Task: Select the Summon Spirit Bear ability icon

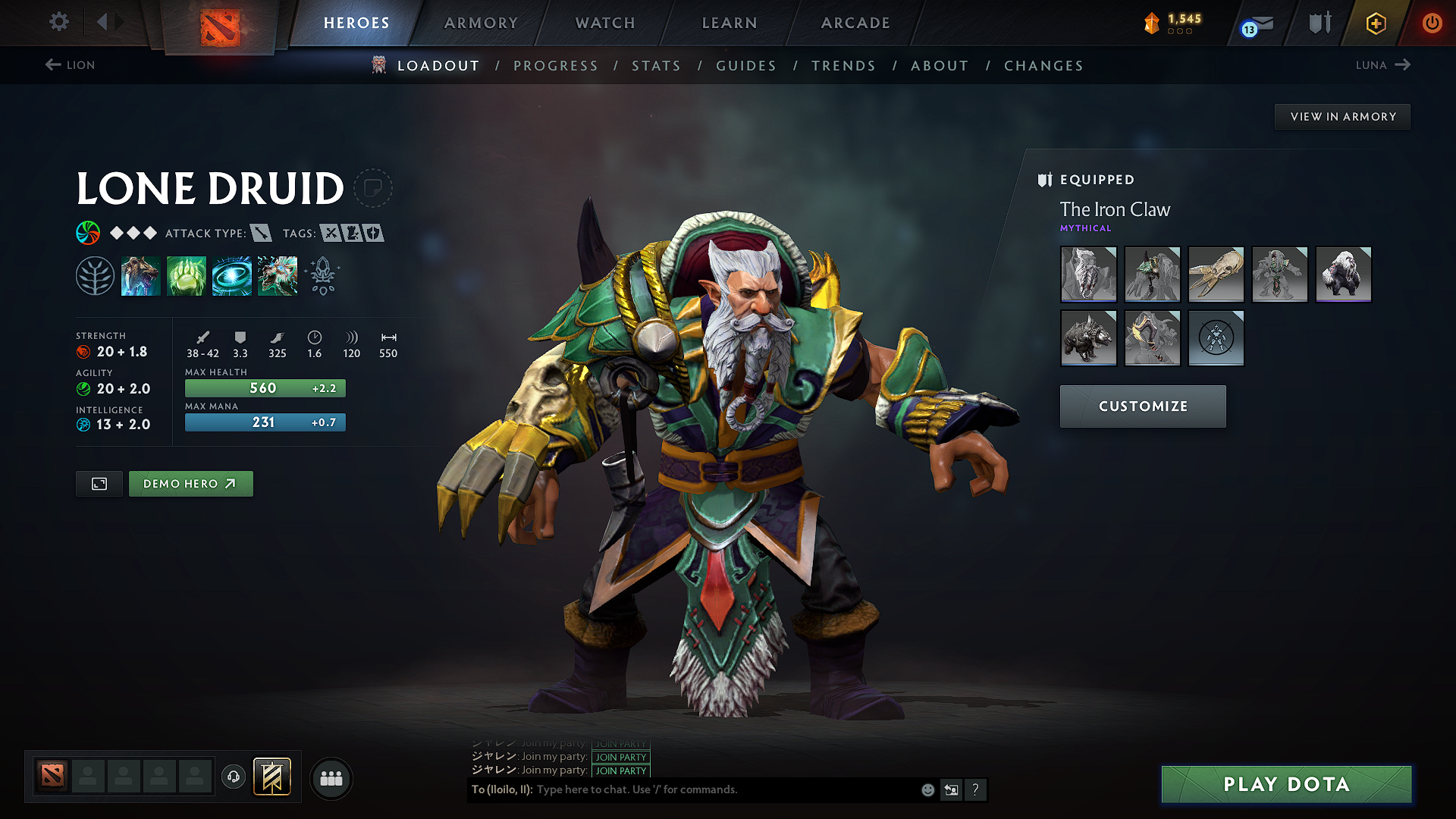Action: point(141,275)
